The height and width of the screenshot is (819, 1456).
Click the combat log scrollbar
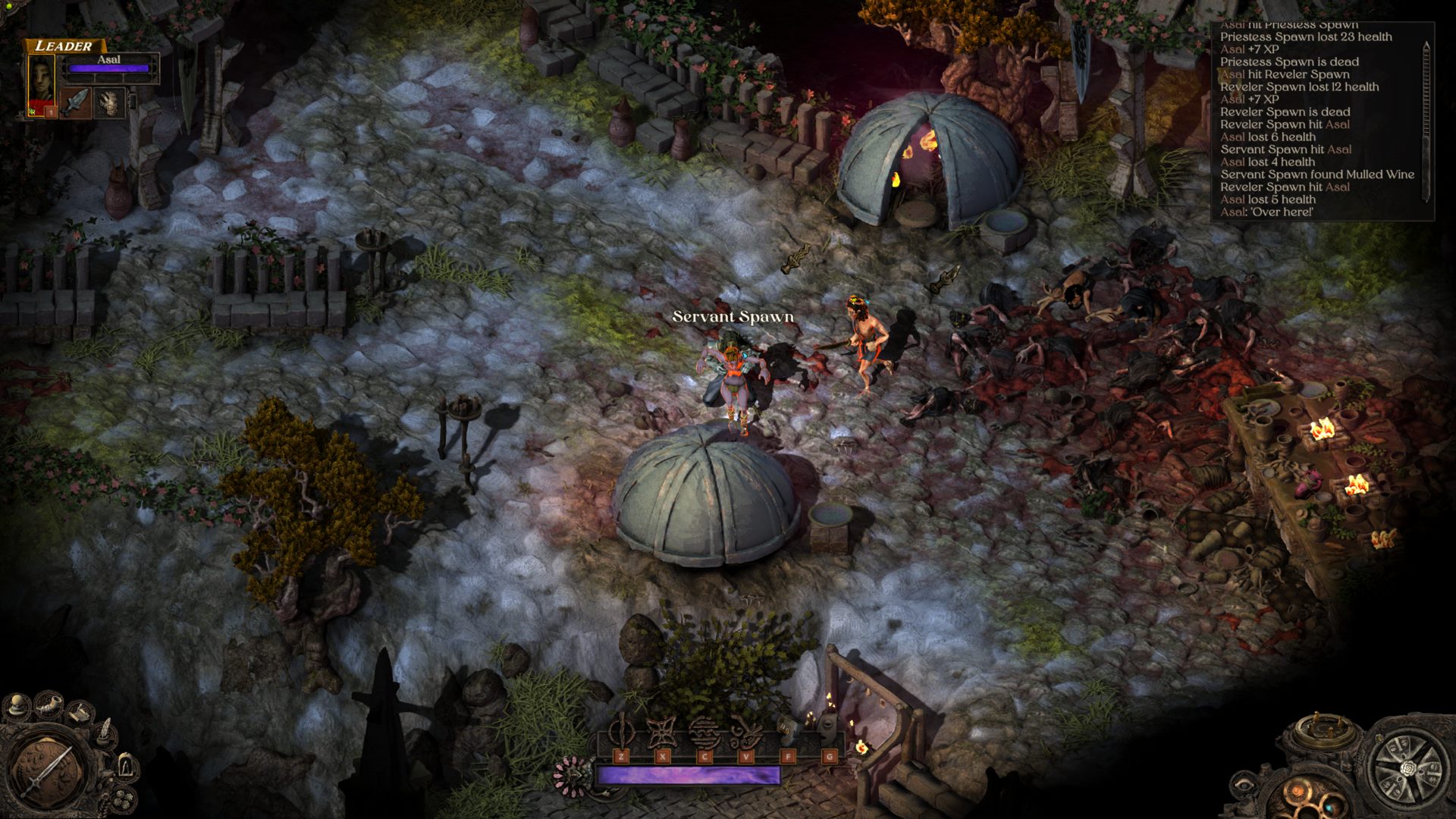pyautogui.click(x=1426, y=121)
